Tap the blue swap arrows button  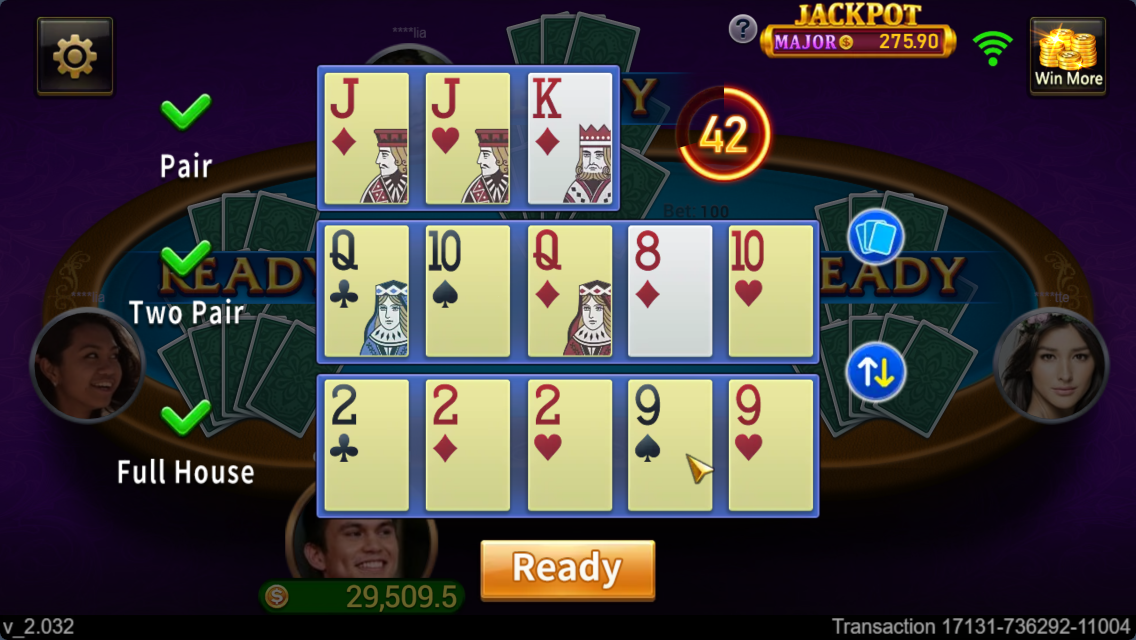[876, 372]
